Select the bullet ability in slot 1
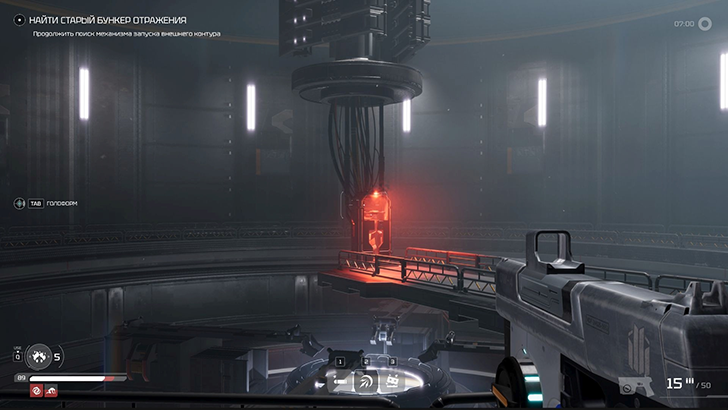Viewport: 728px width, 410px height. click(x=341, y=381)
